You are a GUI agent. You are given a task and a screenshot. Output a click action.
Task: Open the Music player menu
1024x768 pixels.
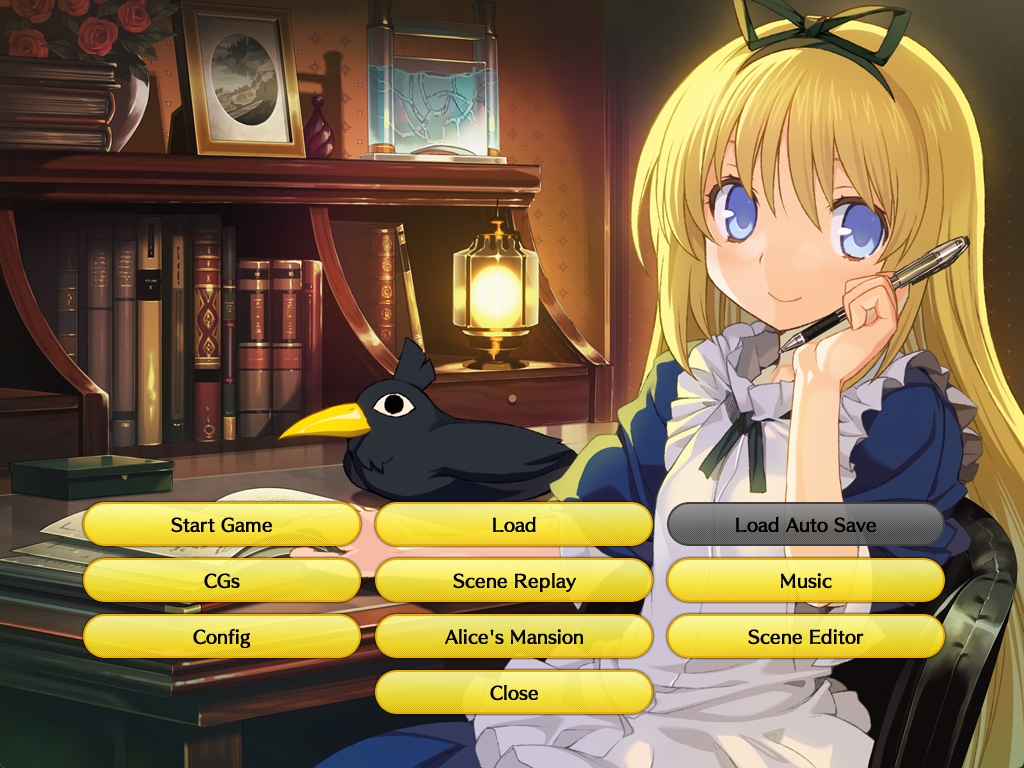[x=805, y=581]
